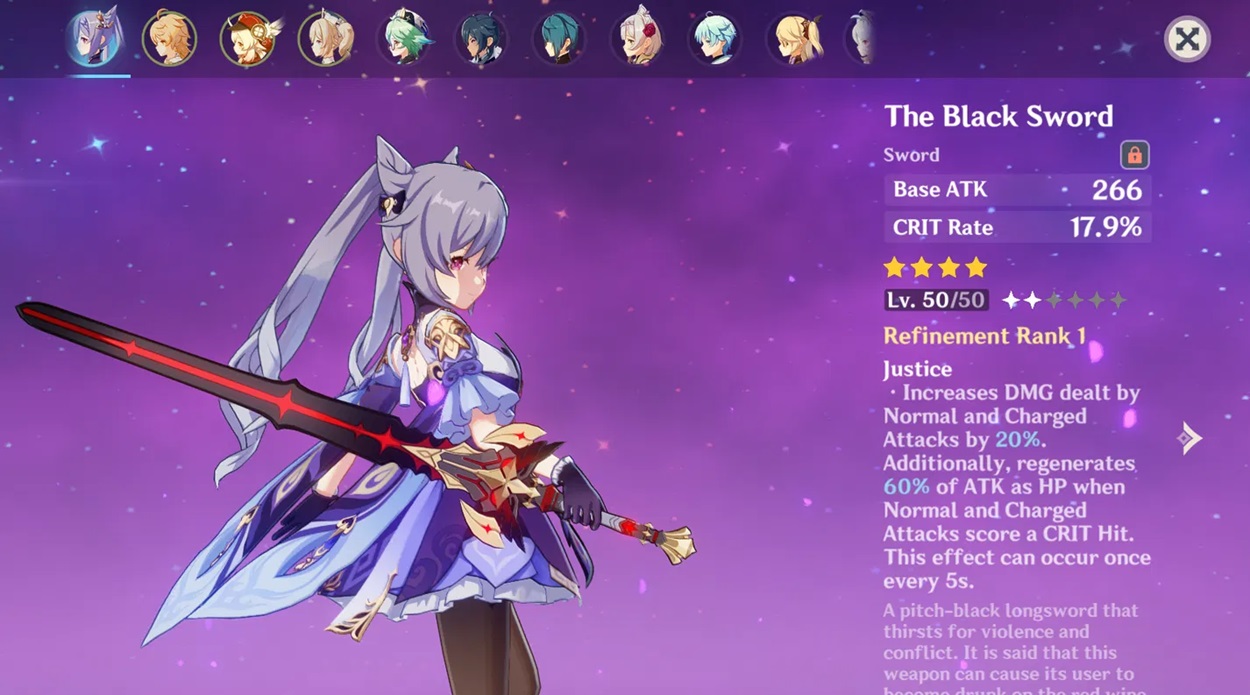Go to the next page with the right arrow

[1189, 437]
